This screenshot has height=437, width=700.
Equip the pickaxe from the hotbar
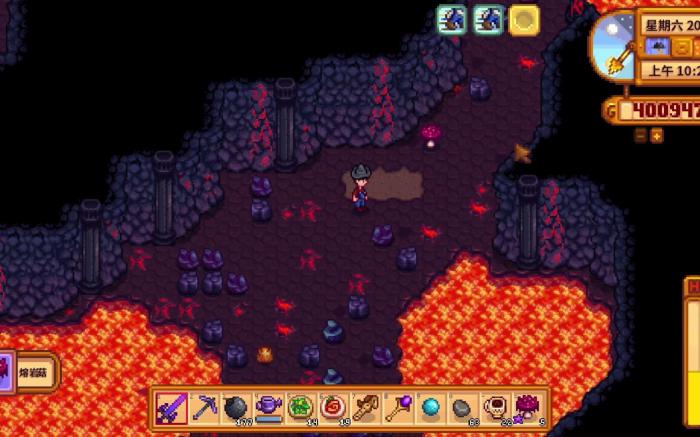coord(204,408)
